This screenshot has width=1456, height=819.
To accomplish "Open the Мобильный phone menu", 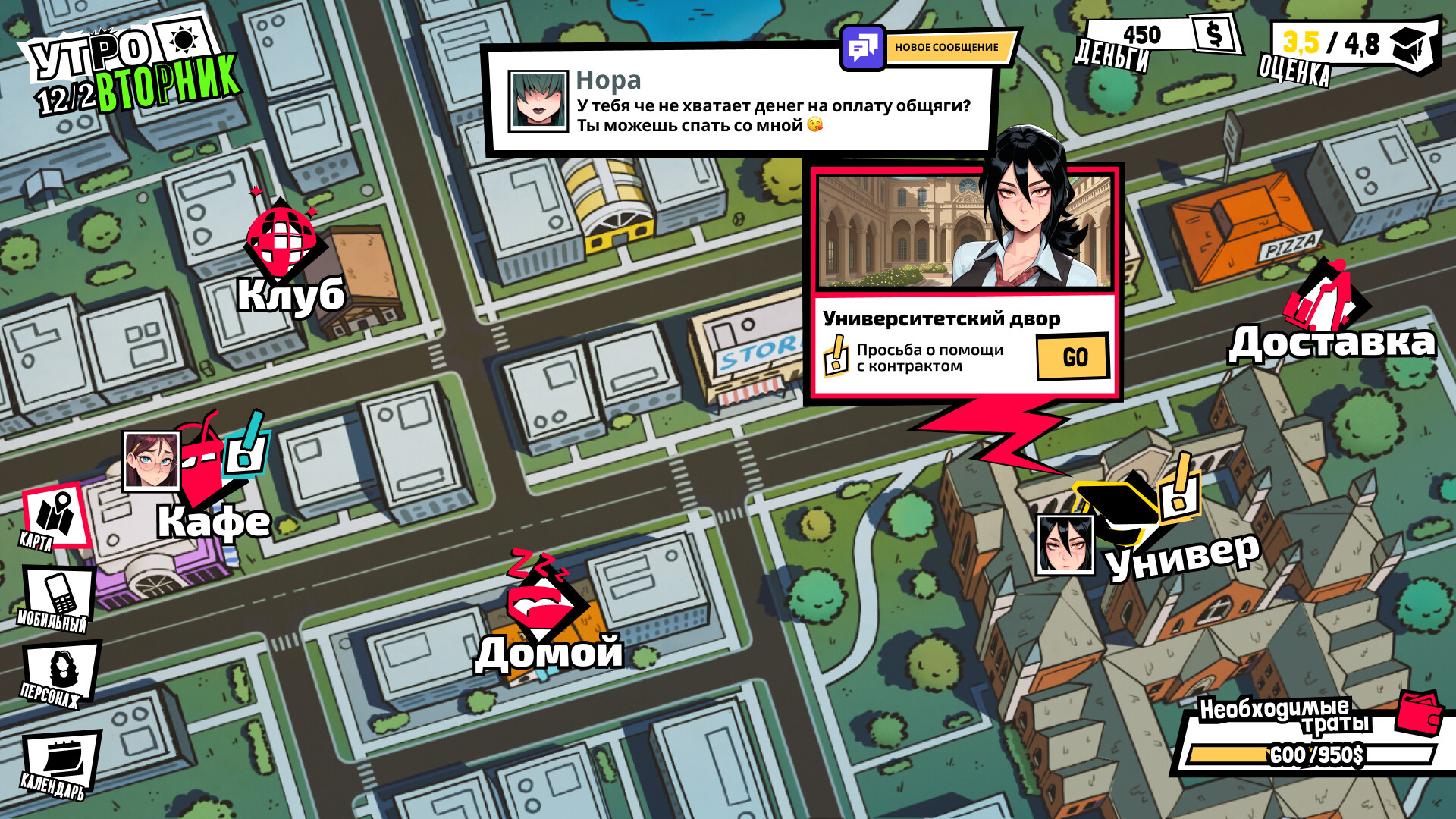I will click(x=58, y=596).
